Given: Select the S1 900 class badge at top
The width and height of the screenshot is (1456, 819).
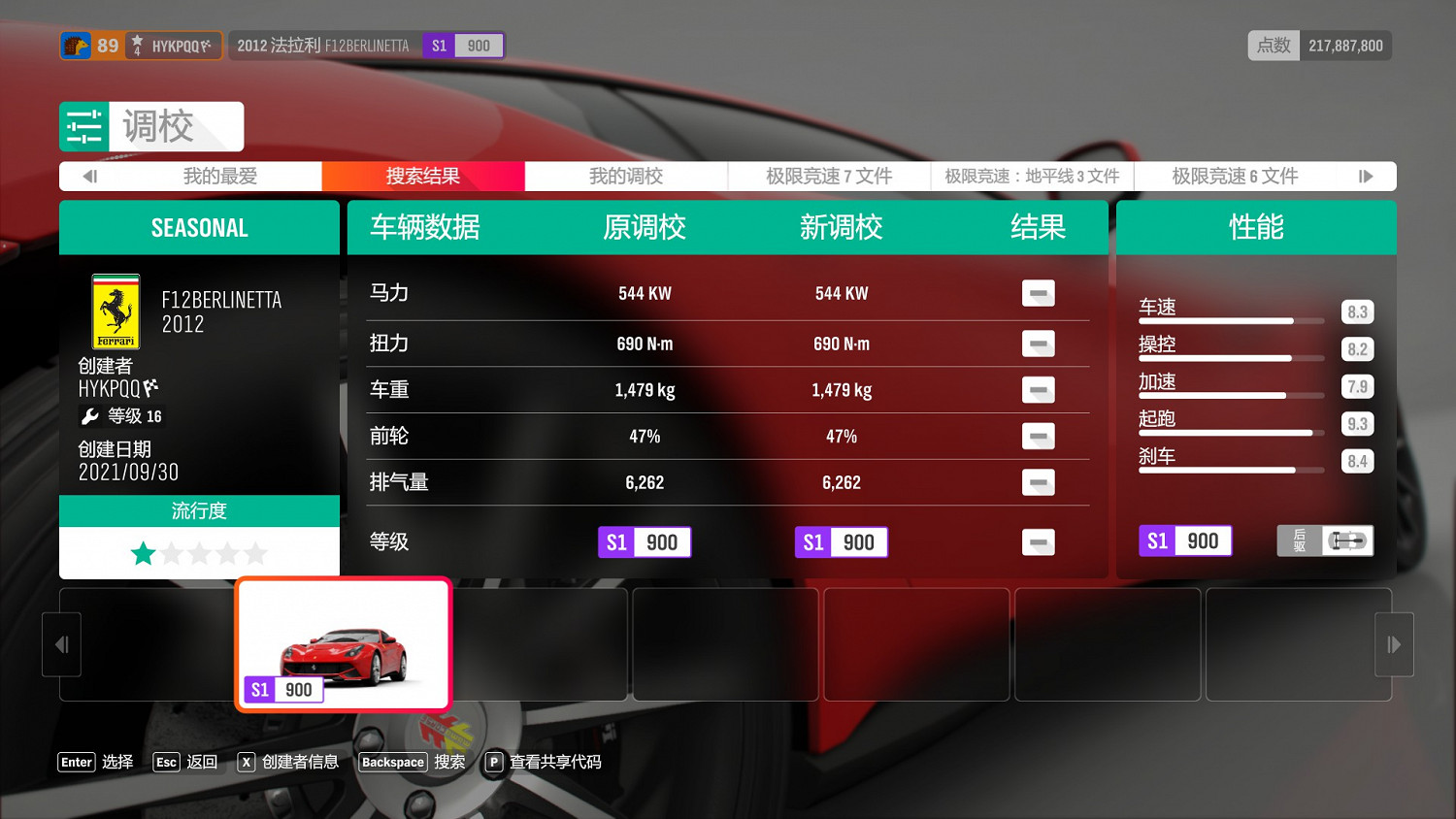Looking at the screenshot, I should click(x=463, y=45).
